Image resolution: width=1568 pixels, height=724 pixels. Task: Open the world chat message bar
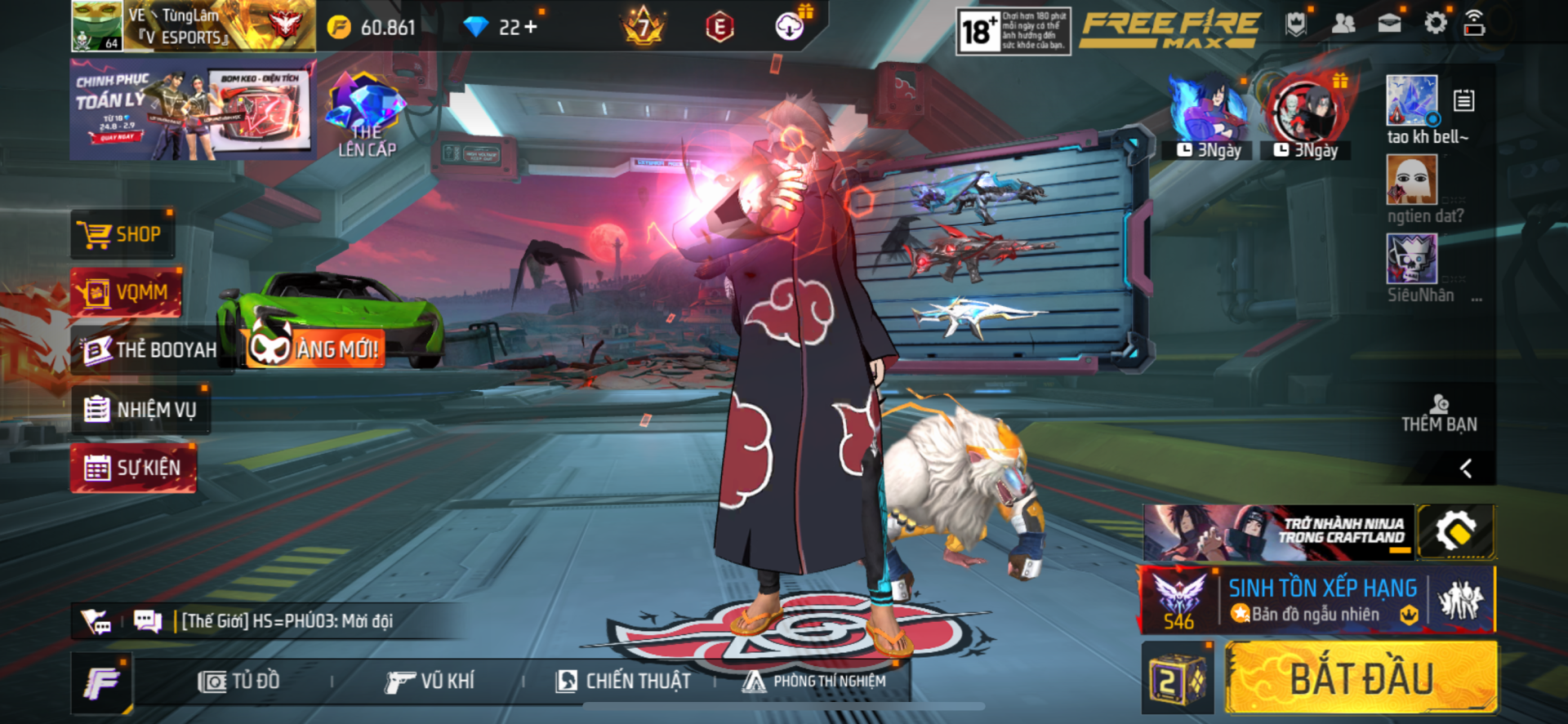pyautogui.click(x=286, y=621)
